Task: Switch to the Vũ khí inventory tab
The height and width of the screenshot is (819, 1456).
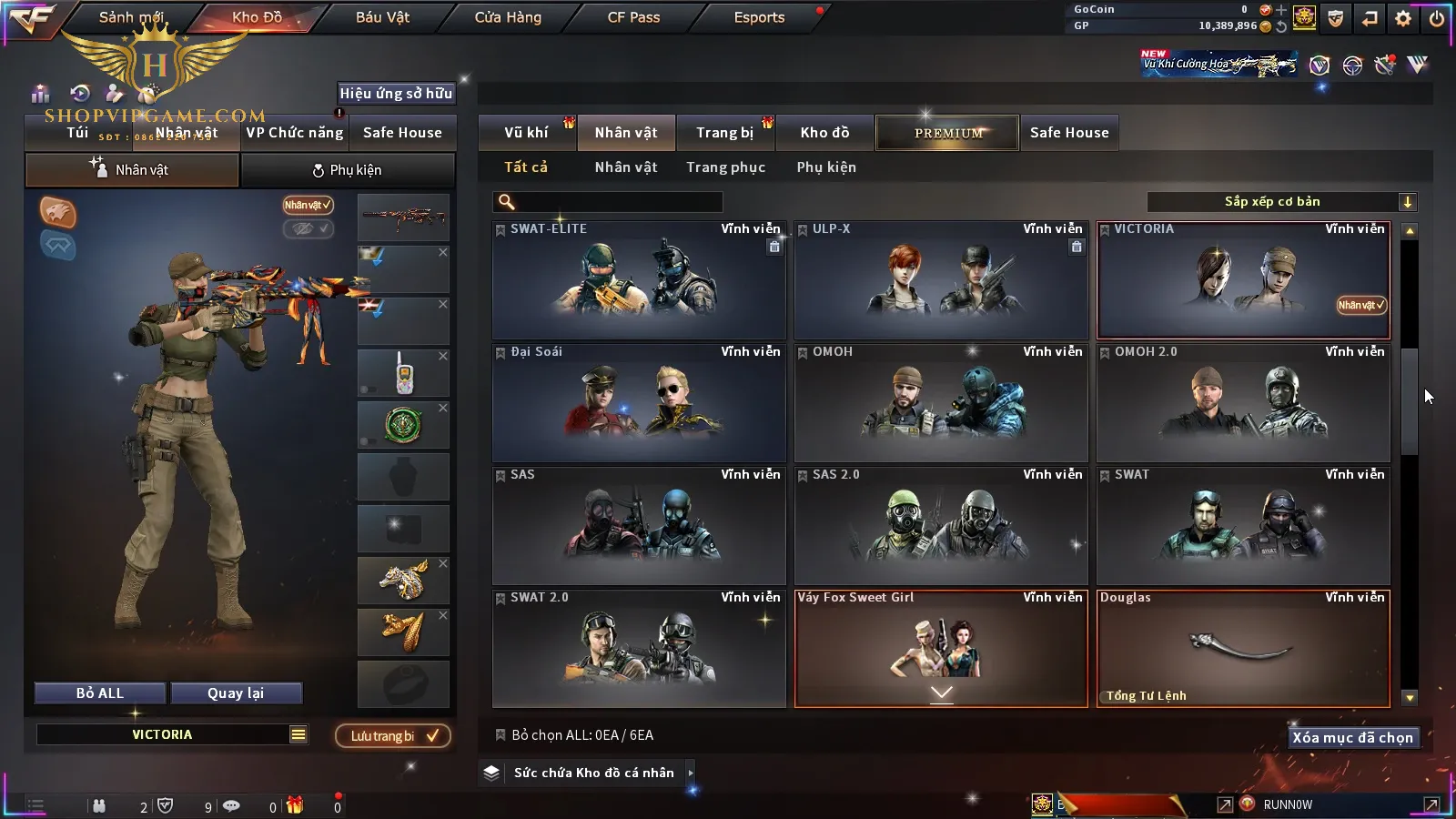Action: point(526,133)
